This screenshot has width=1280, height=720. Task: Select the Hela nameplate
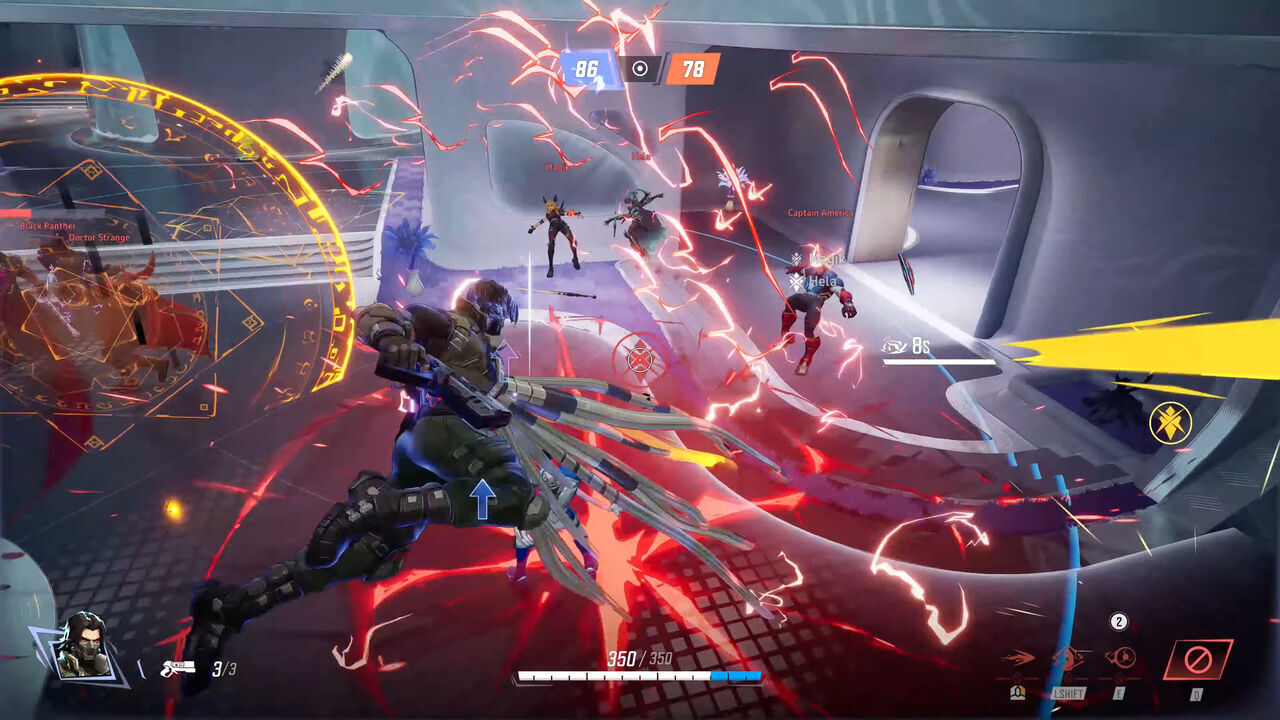(x=821, y=281)
